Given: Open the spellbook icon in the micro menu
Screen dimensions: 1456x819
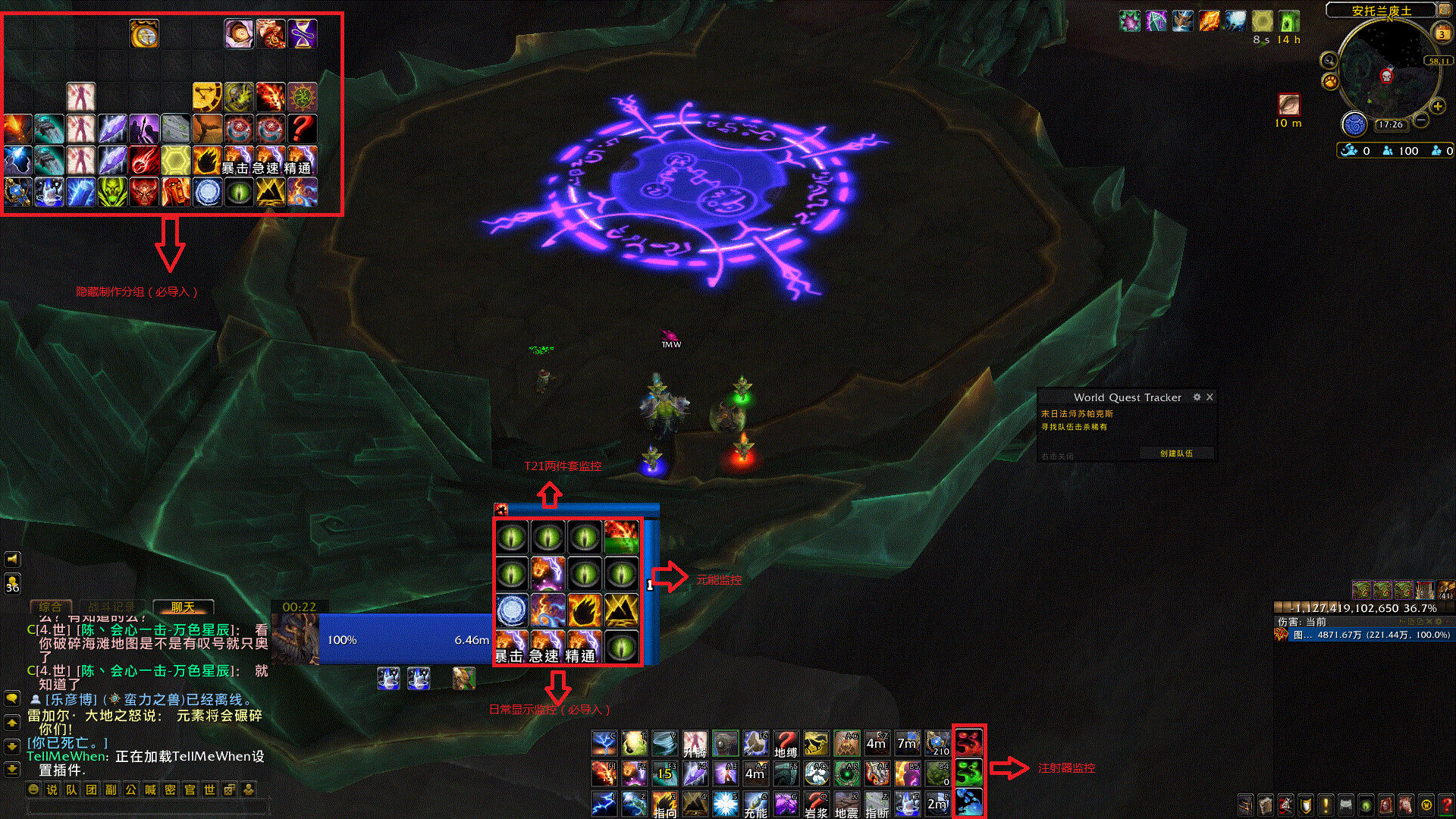Looking at the screenshot, I should [x=1265, y=805].
